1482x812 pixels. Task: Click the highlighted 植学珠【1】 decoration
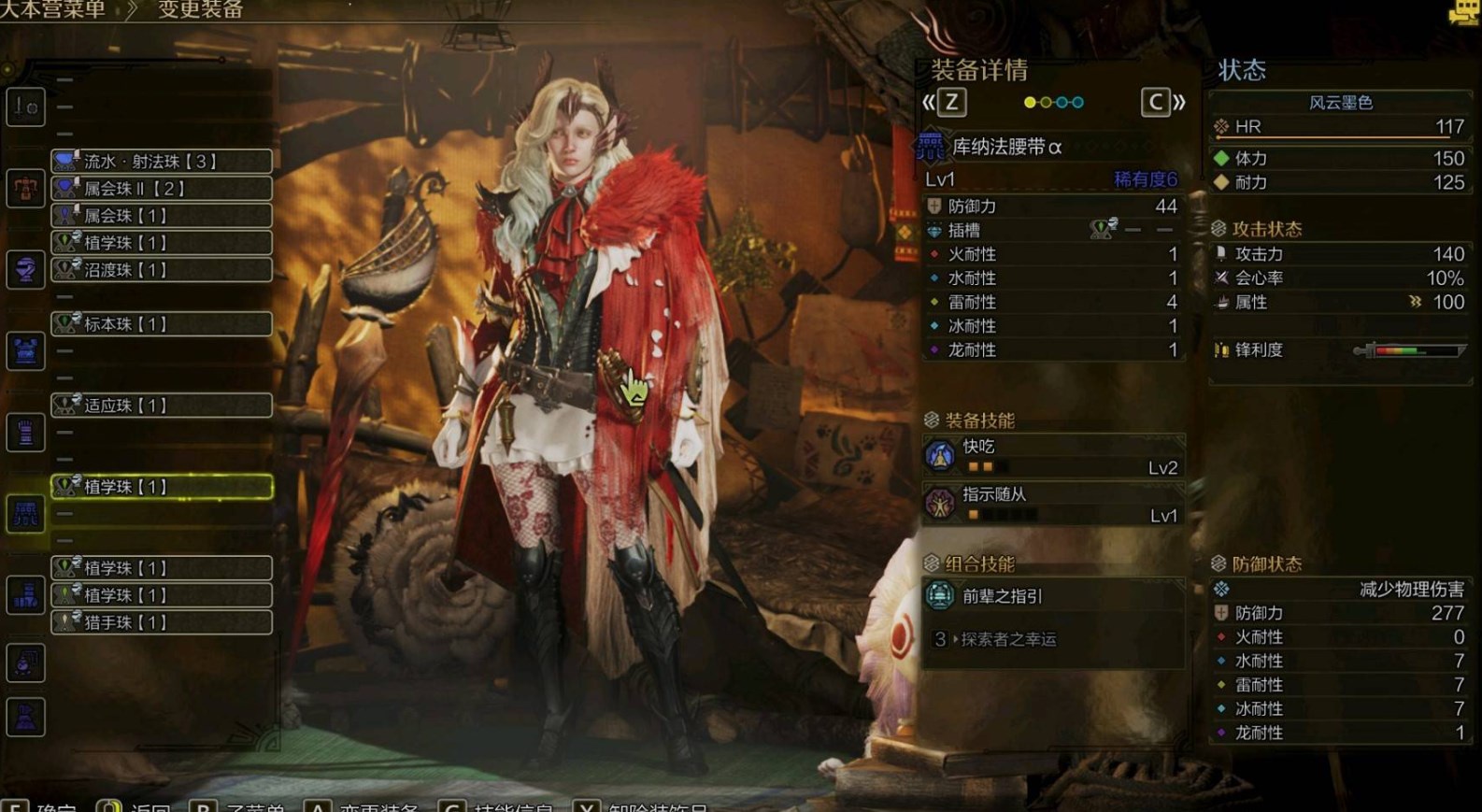pyautogui.click(x=162, y=486)
